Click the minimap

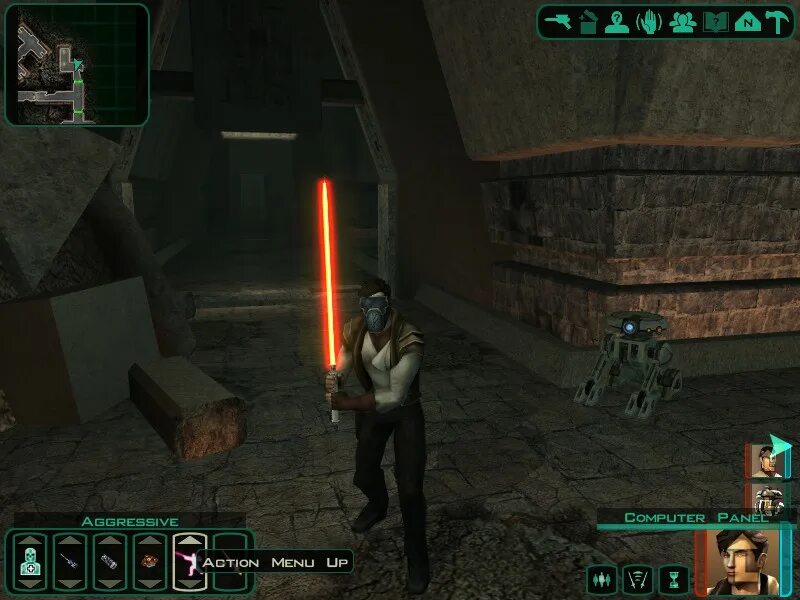[x=77, y=65]
